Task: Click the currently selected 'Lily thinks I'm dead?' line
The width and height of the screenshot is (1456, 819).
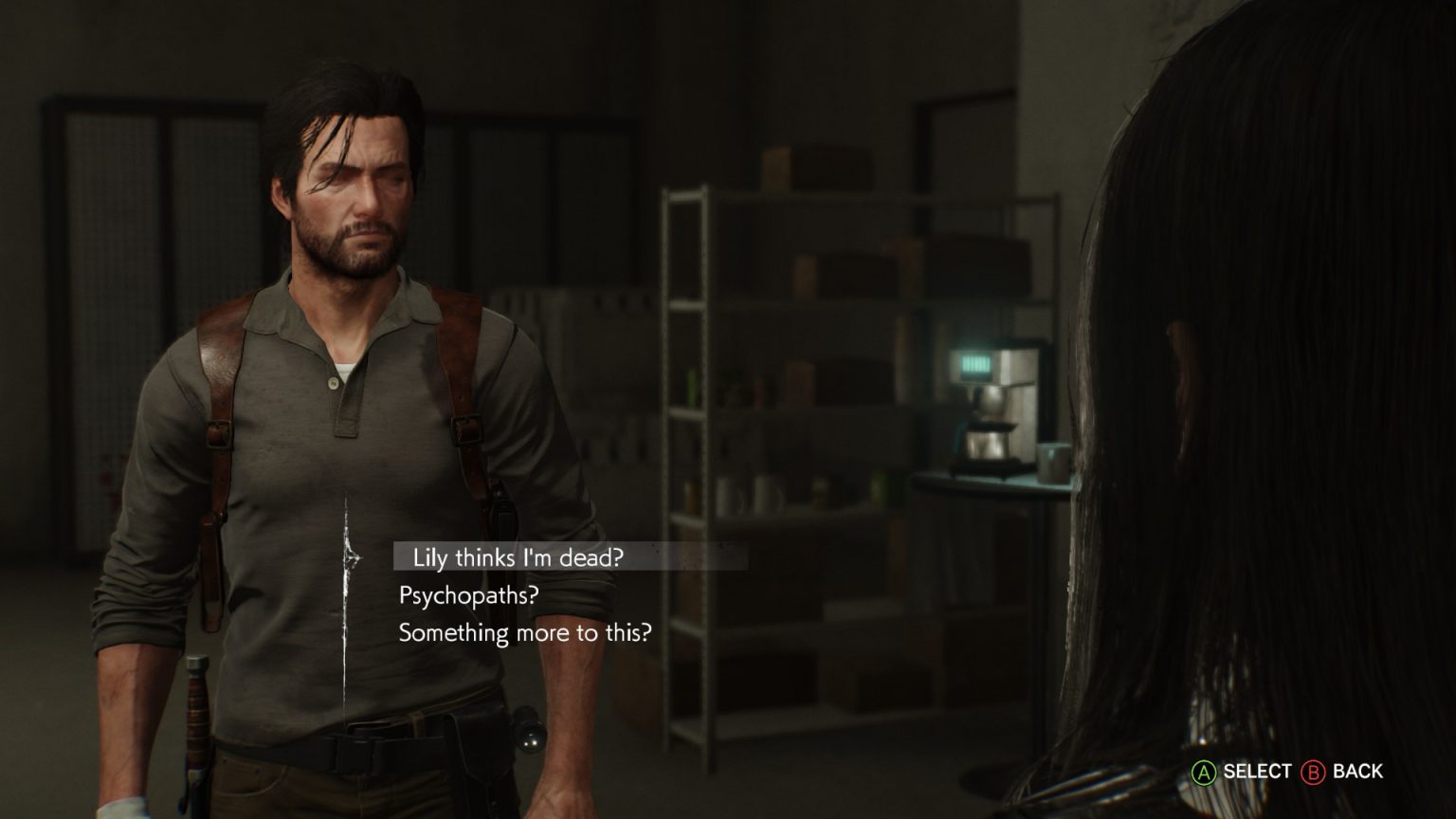Action: 518,558
